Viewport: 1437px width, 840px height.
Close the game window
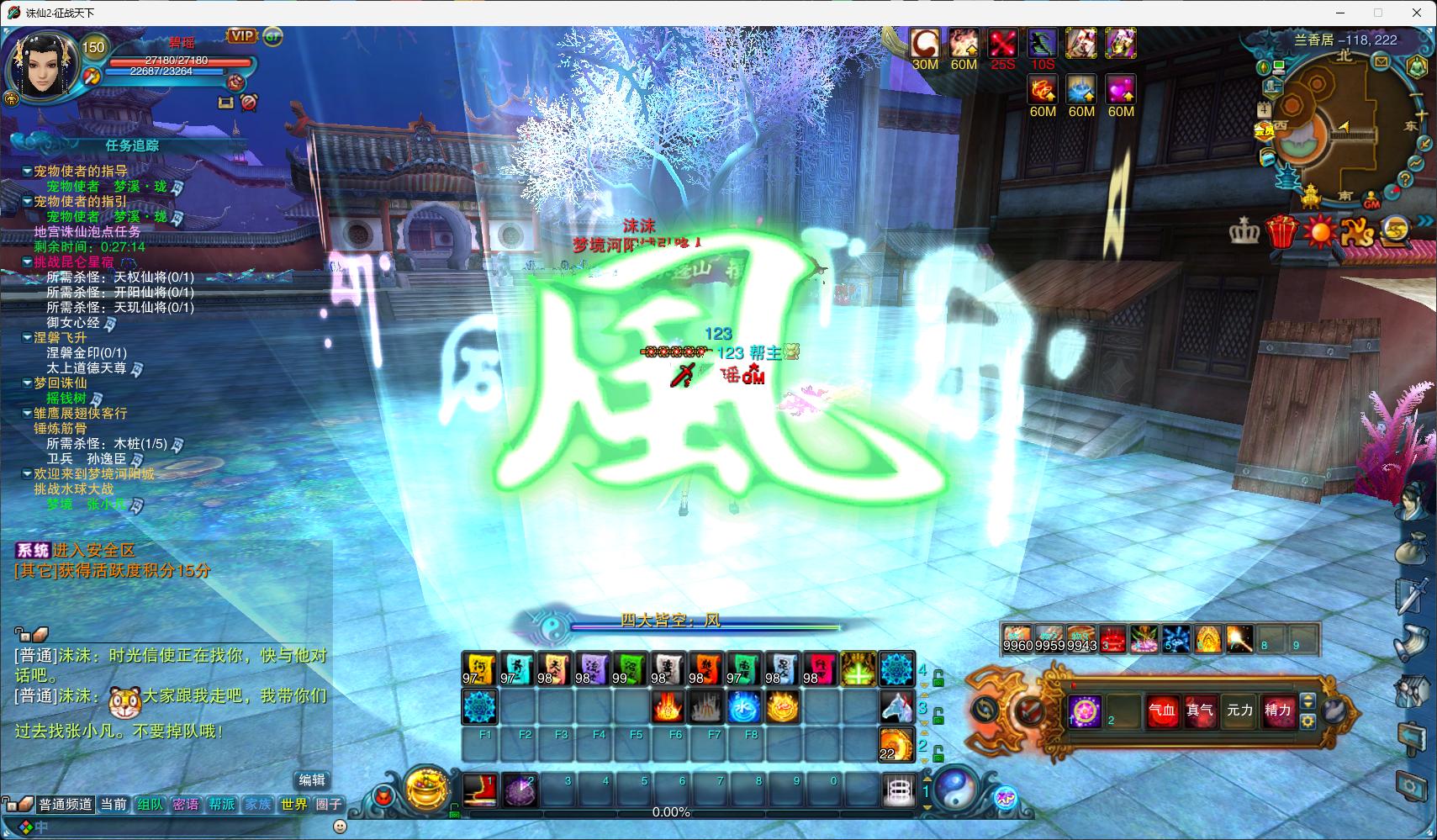coord(1417,13)
